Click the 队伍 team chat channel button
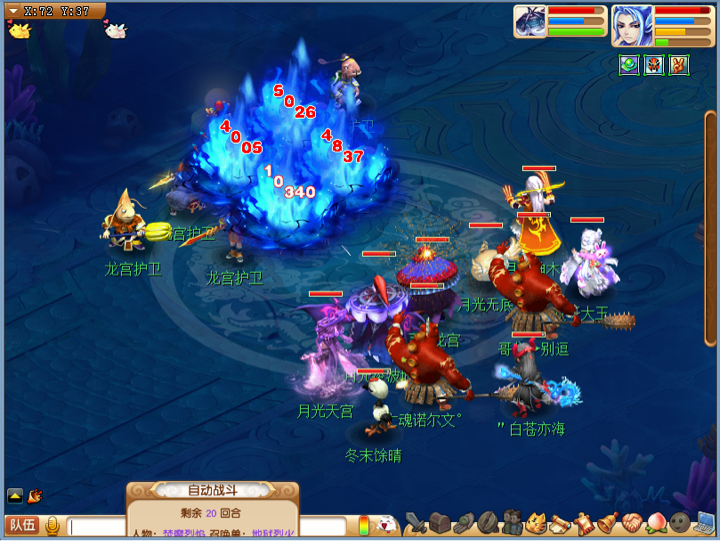 pyautogui.click(x=21, y=525)
